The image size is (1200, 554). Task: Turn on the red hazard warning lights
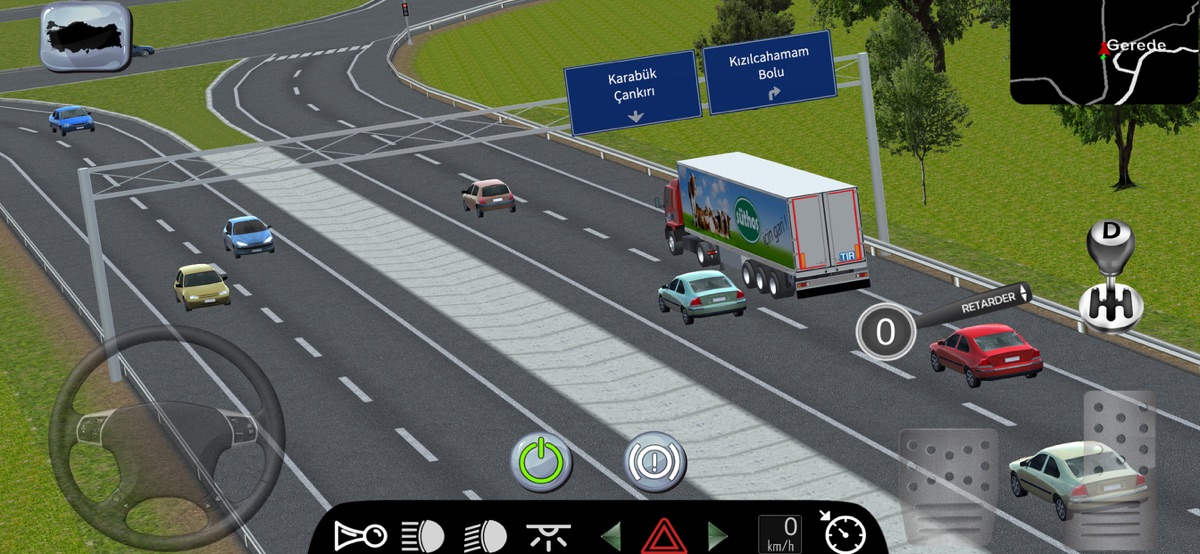coord(662,536)
